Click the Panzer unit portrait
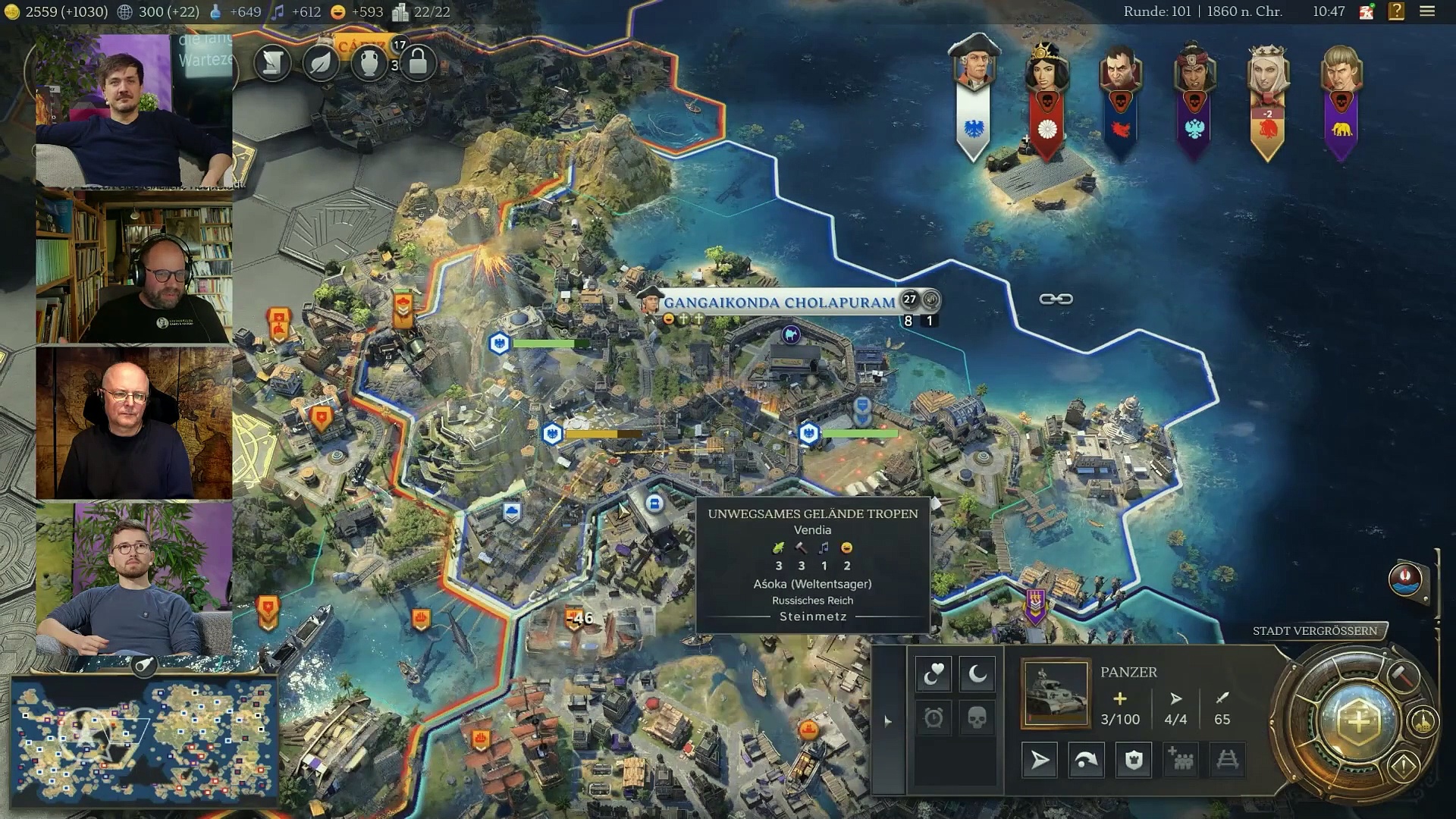This screenshot has width=1456, height=819. pos(1055,694)
